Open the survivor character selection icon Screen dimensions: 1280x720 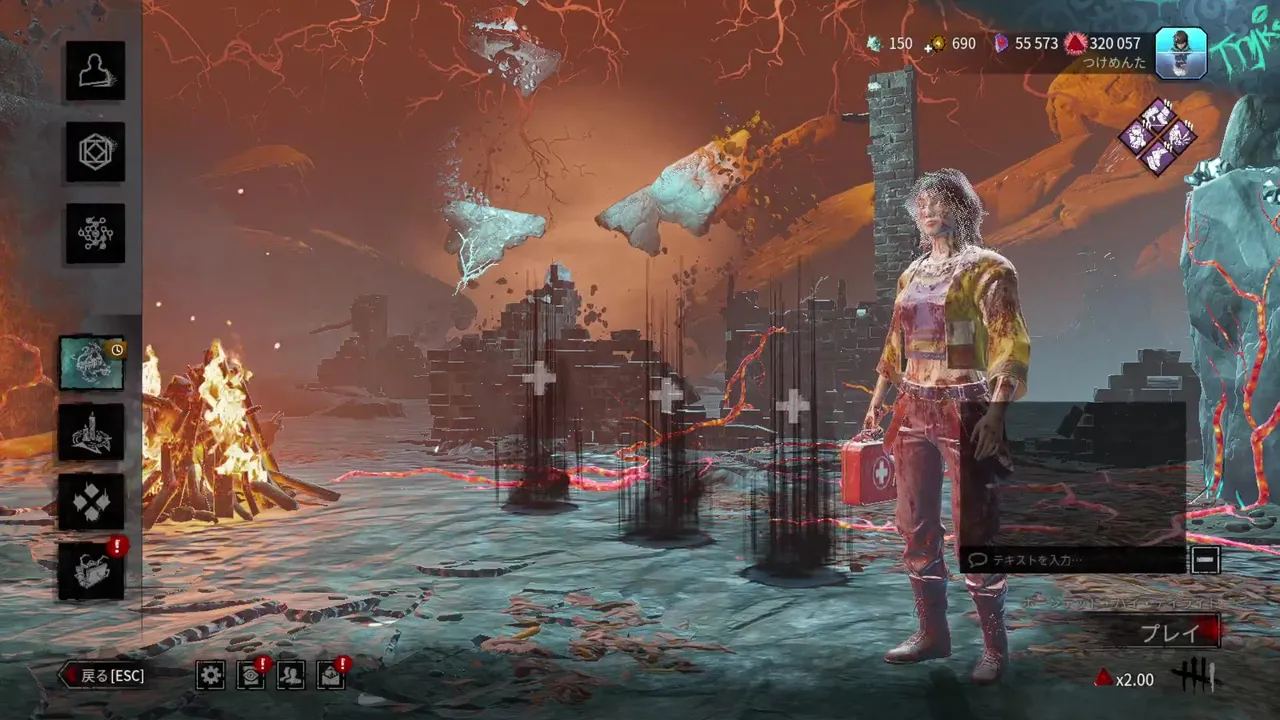pos(95,71)
